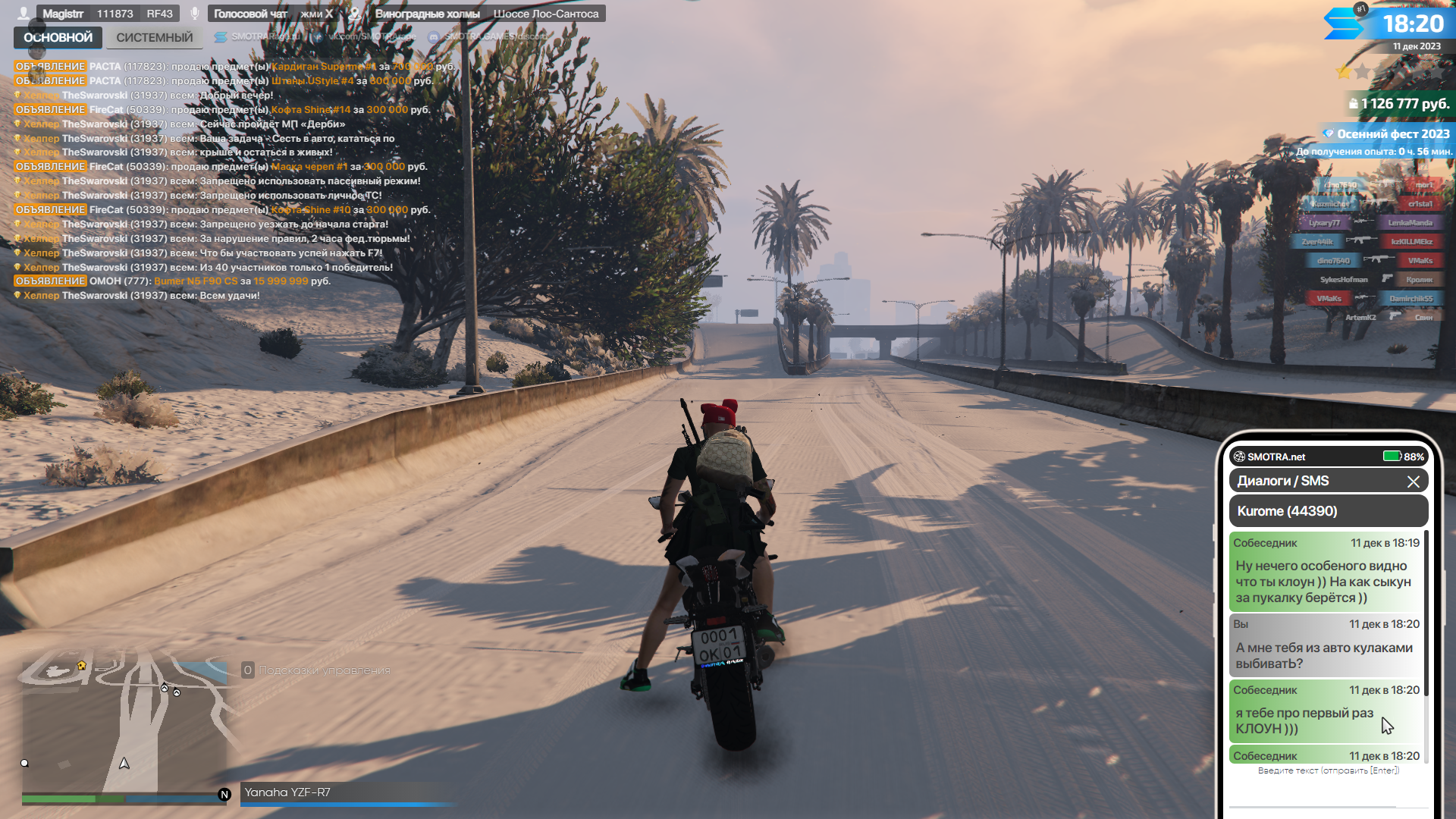Click the voice chat microphone icon
This screenshot has width=1456, height=819.
pos(195,14)
